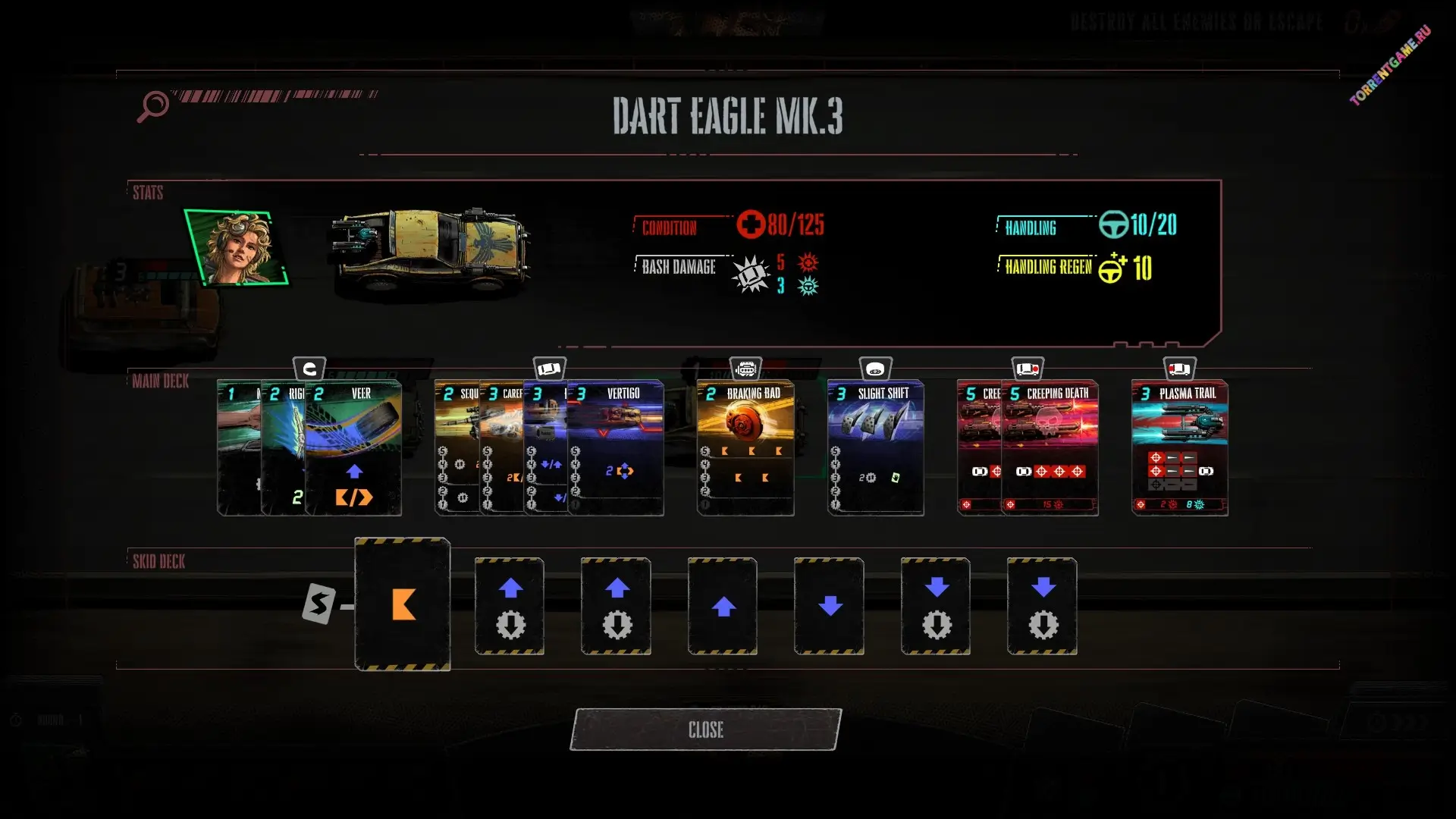
Task: Select the large orange skid card
Action: click(x=403, y=604)
